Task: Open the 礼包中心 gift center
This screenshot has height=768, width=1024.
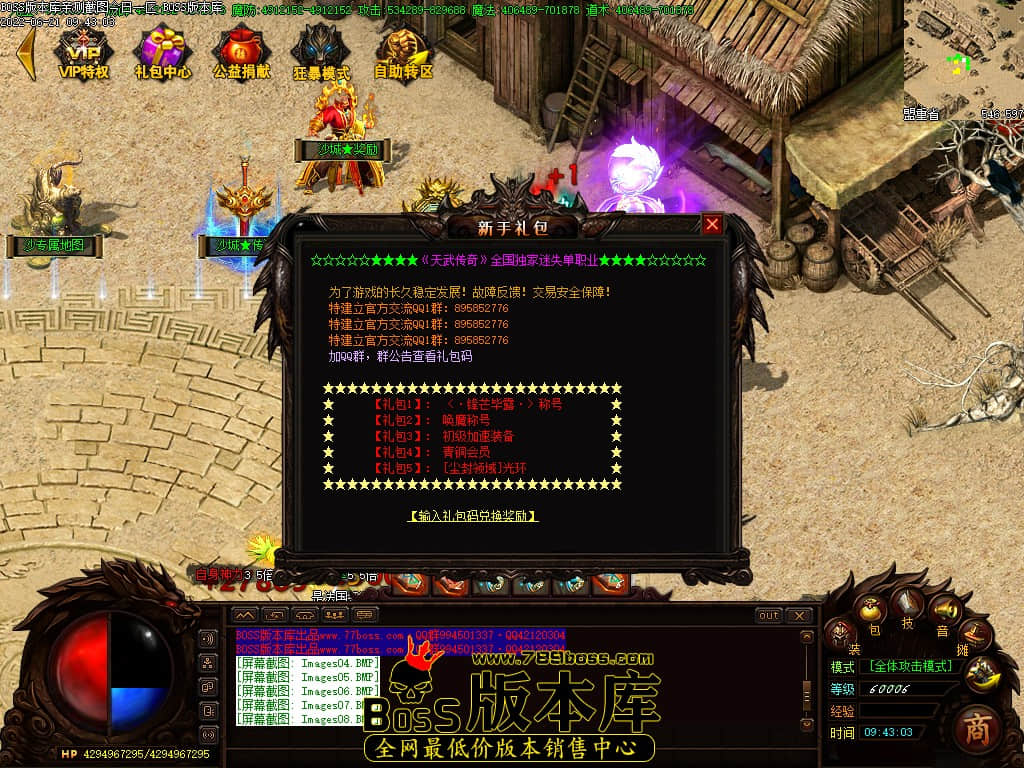Action: pos(163,52)
